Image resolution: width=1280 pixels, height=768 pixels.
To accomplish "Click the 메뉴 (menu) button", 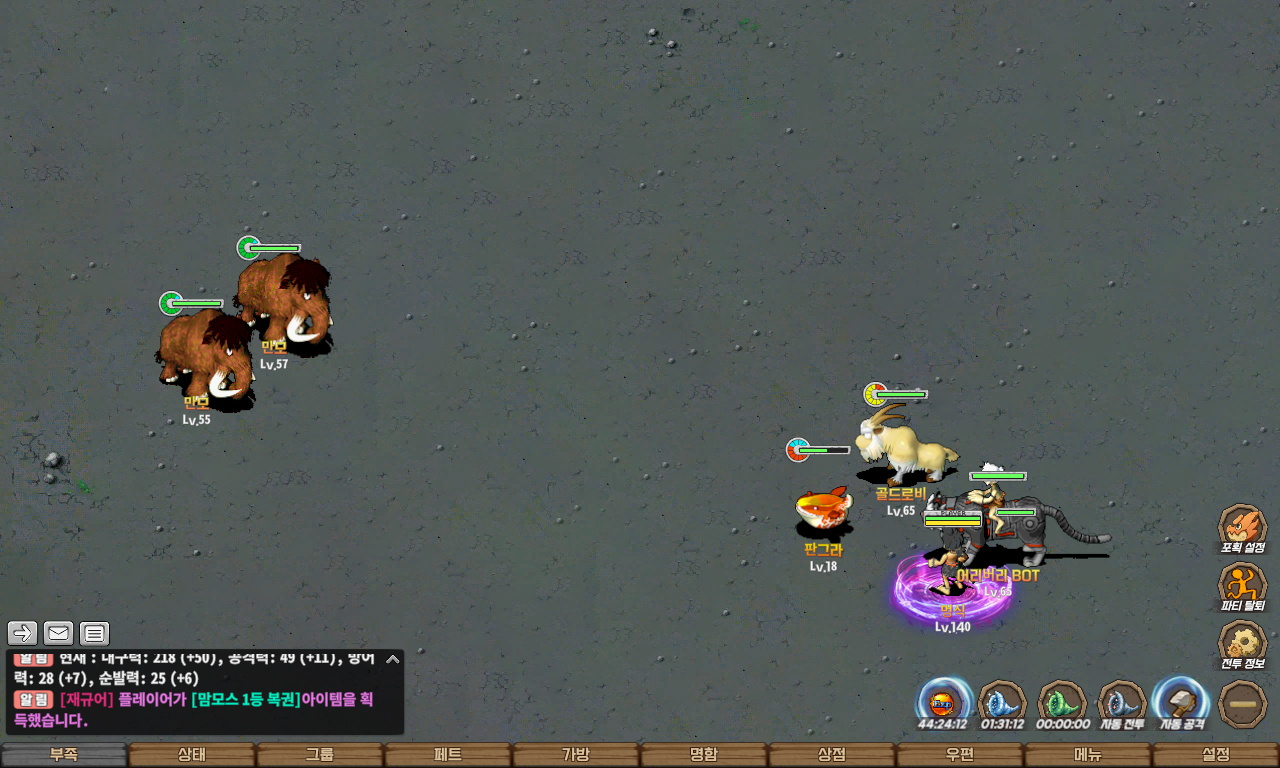I will tap(1088, 755).
